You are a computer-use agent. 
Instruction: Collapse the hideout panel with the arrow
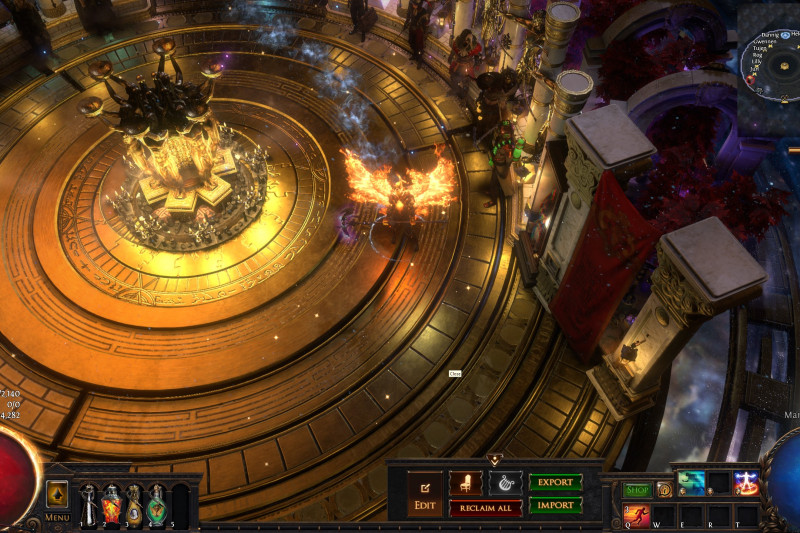[494, 459]
